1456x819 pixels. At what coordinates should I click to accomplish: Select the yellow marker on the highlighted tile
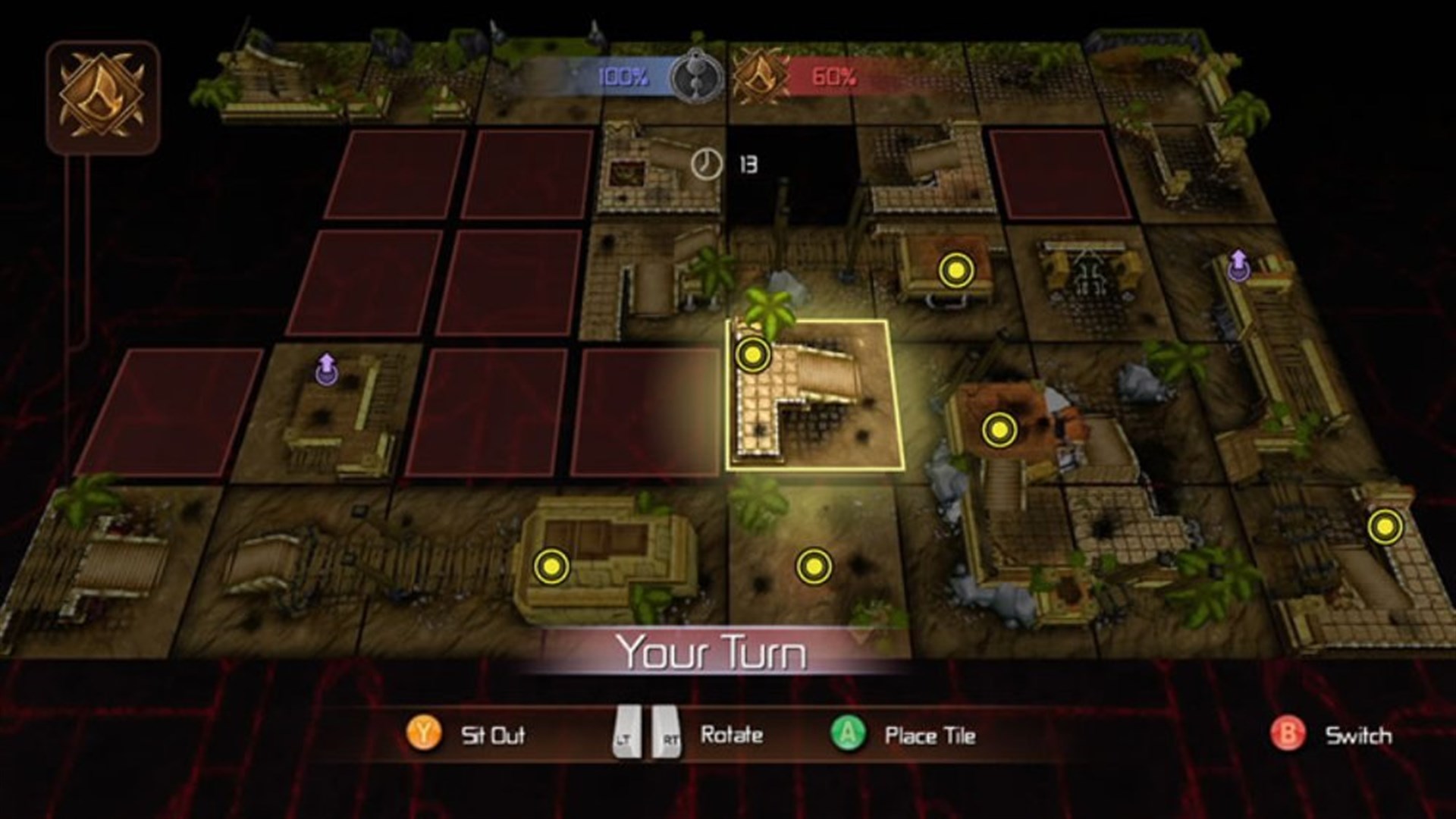[752, 353]
